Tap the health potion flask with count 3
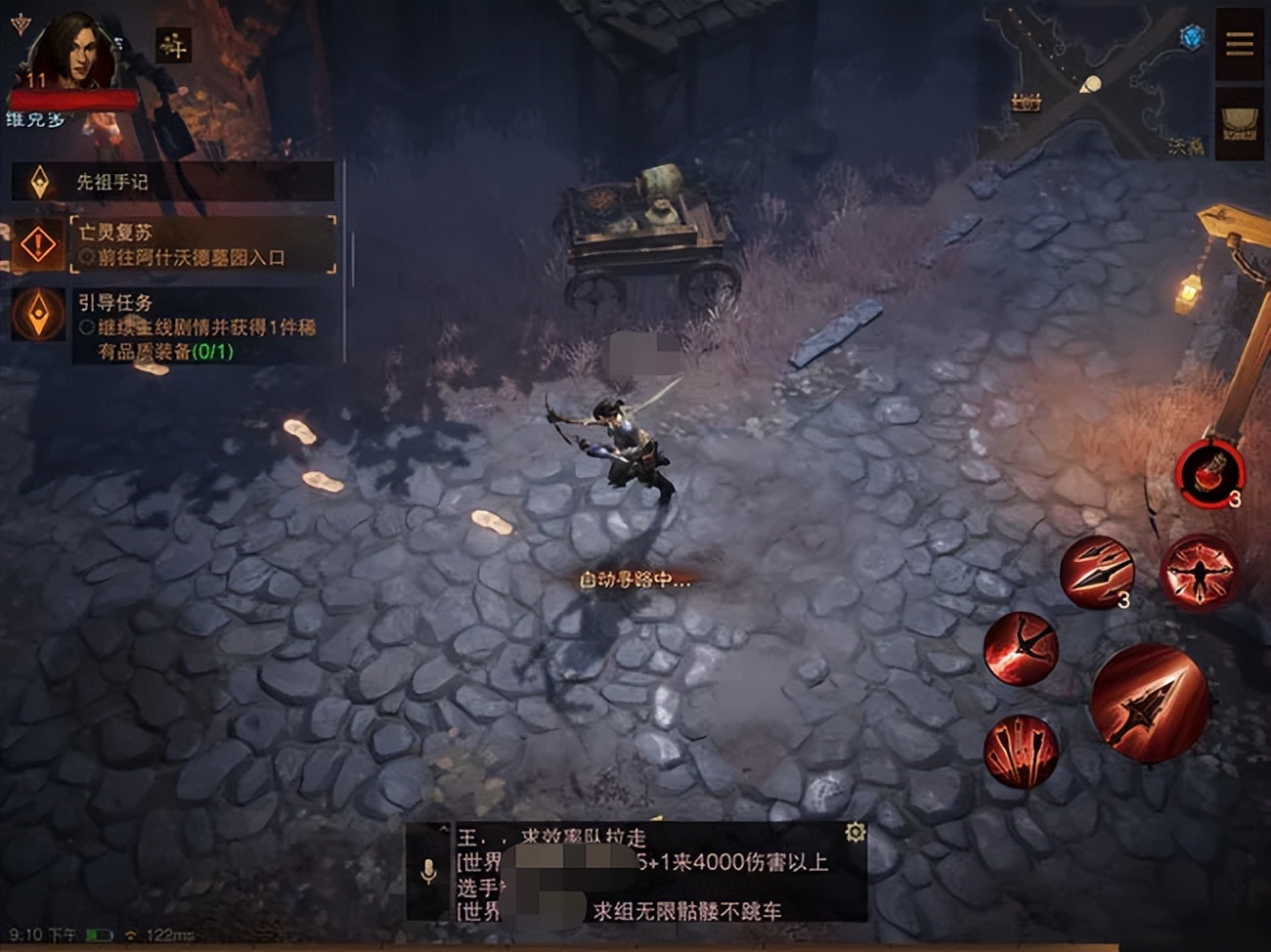The image size is (1271, 952). click(1212, 476)
